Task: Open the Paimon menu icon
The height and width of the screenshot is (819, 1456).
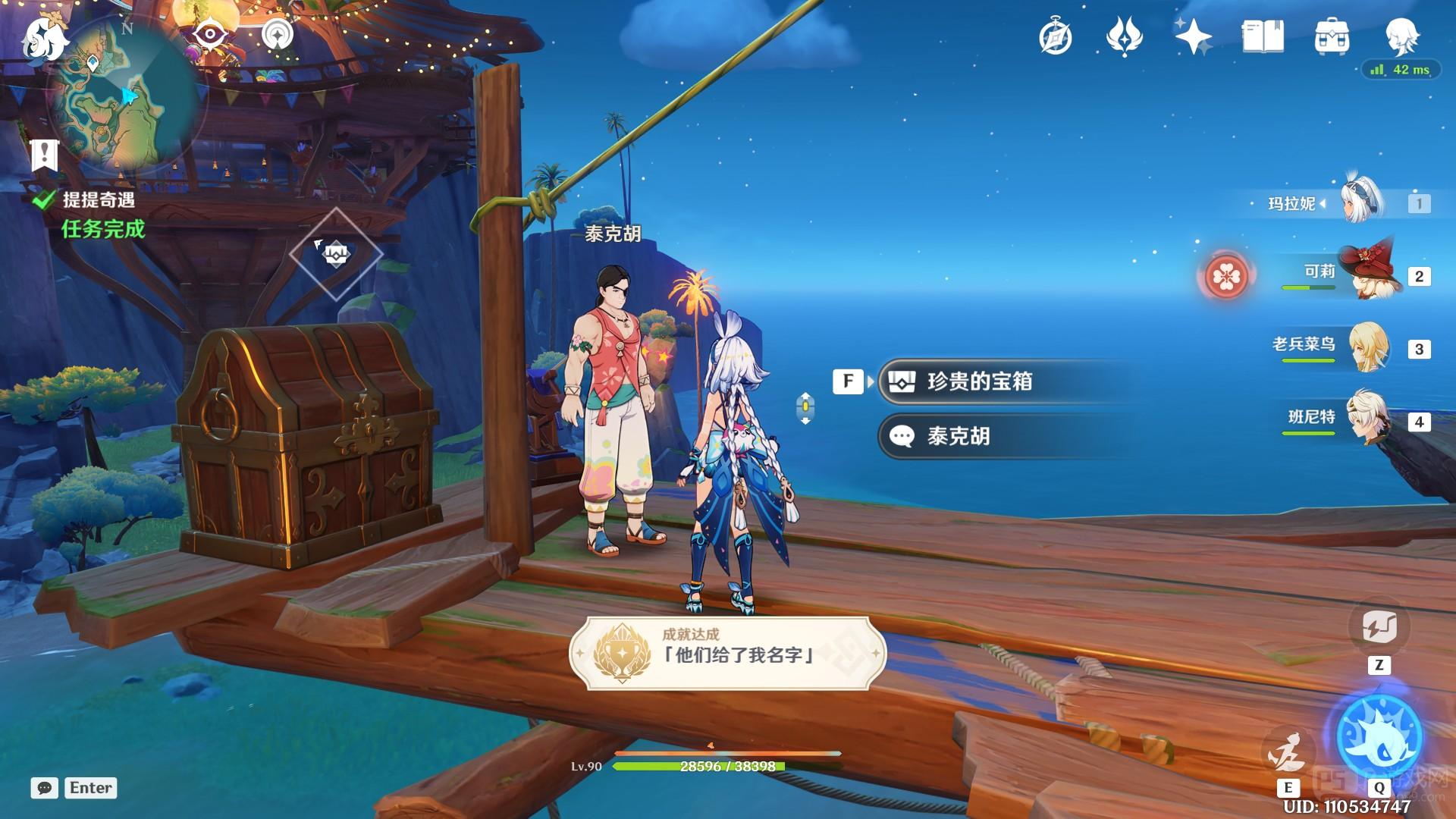Action: [x=43, y=39]
